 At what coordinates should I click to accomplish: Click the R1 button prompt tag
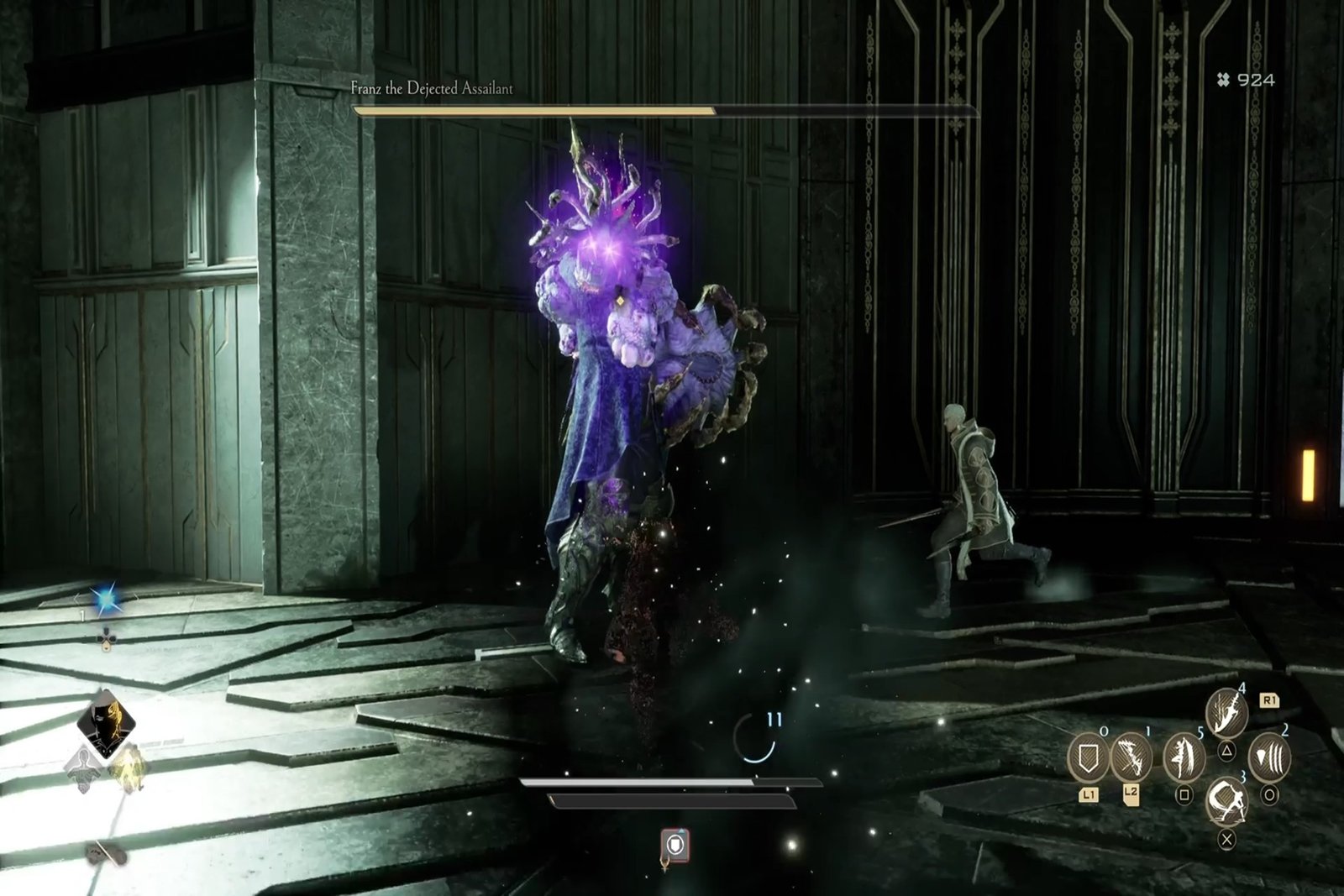(1269, 701)
